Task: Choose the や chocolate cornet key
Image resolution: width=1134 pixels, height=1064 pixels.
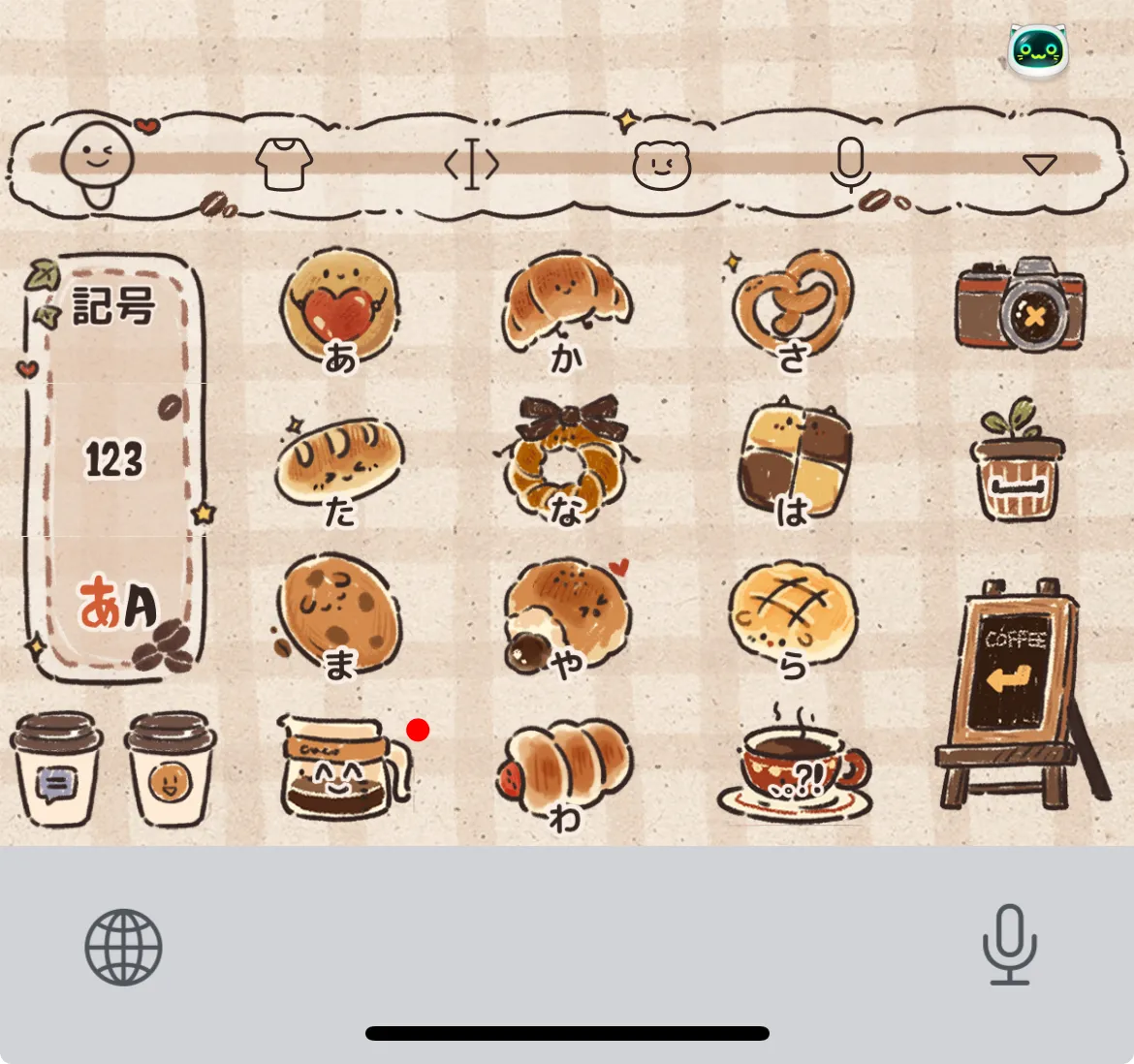Action: (566, 616)
